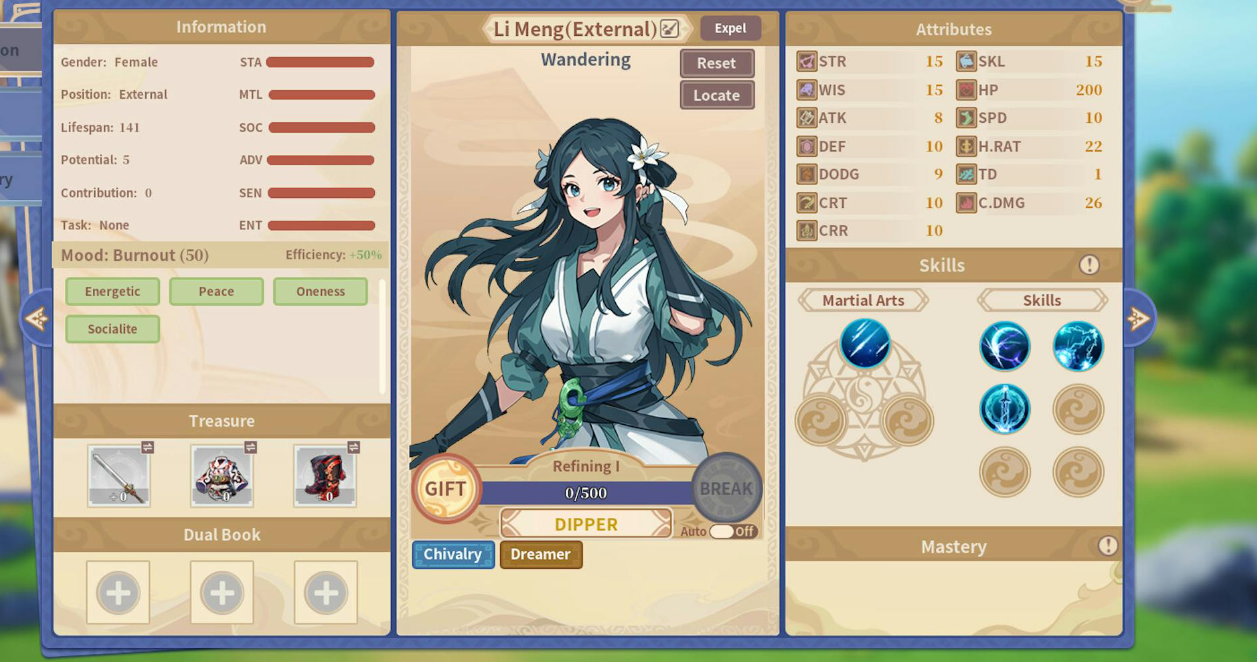Show the Mastery info tooltip
This screenshot has width=1257, height=662.
point(1107,546)
